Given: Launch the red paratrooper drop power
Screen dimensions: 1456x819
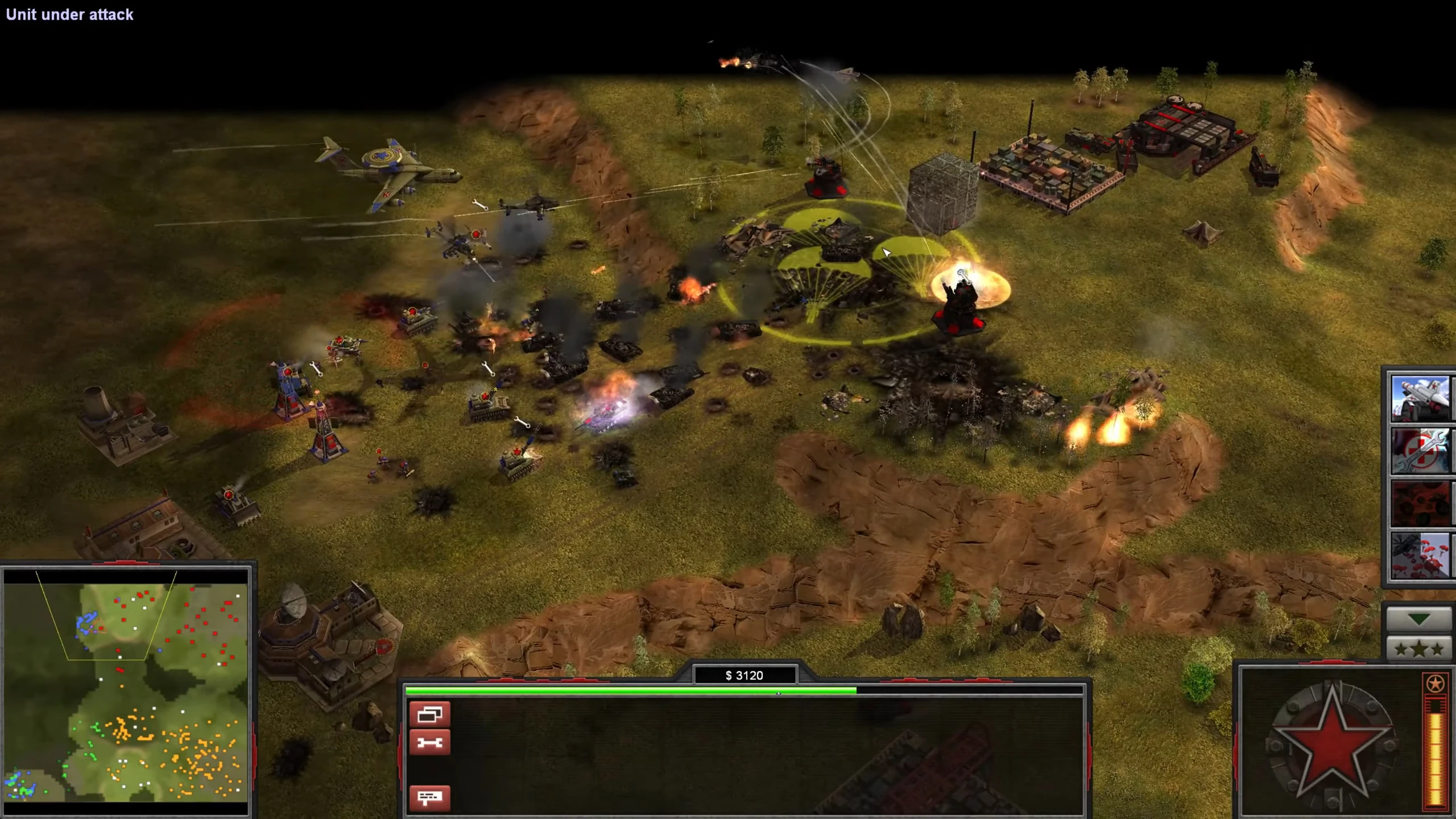Looking at the screenshot, I should [1420, 555].
